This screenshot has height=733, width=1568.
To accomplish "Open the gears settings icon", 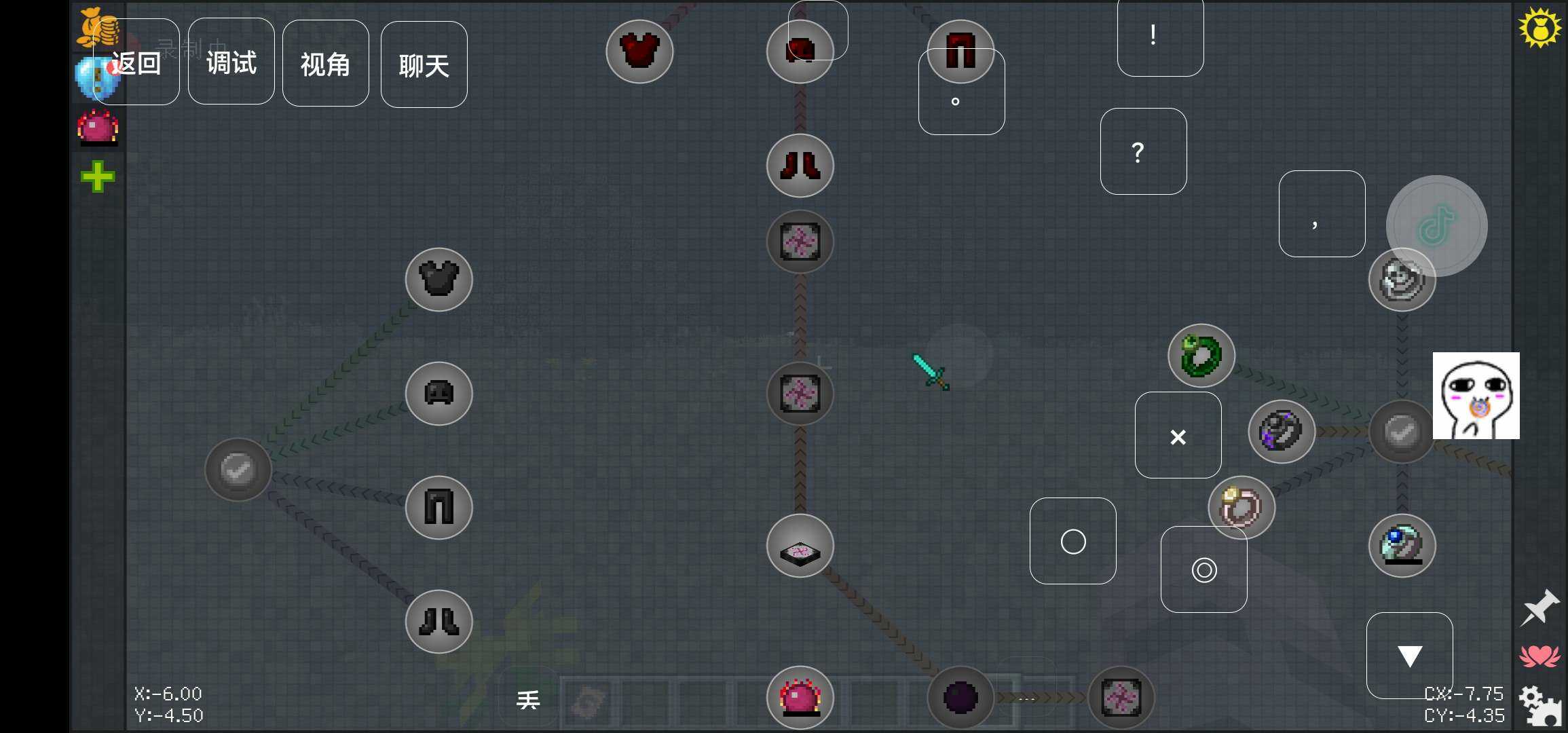I will point(1539,706).
